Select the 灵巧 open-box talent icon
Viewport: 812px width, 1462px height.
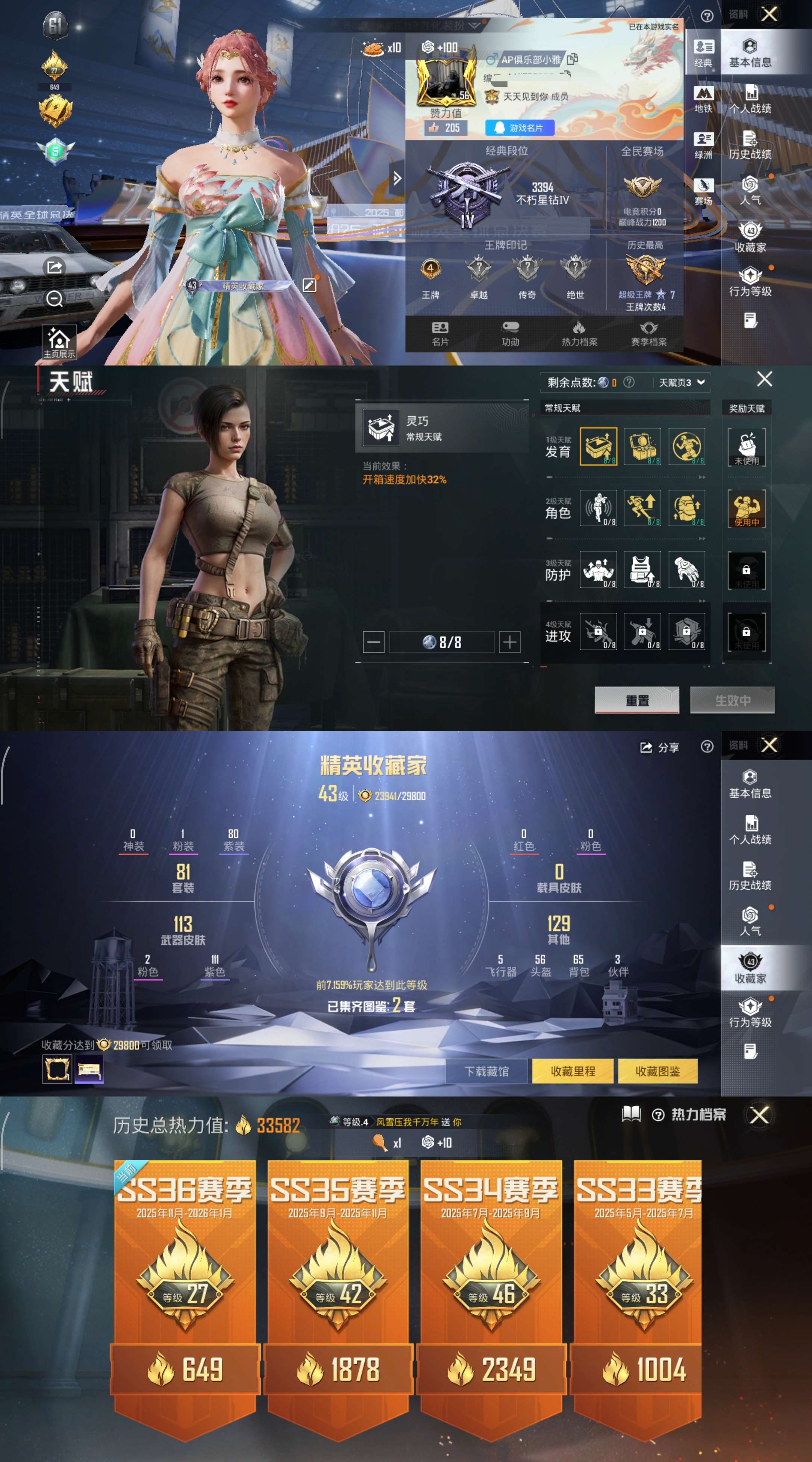coord(597,448)
